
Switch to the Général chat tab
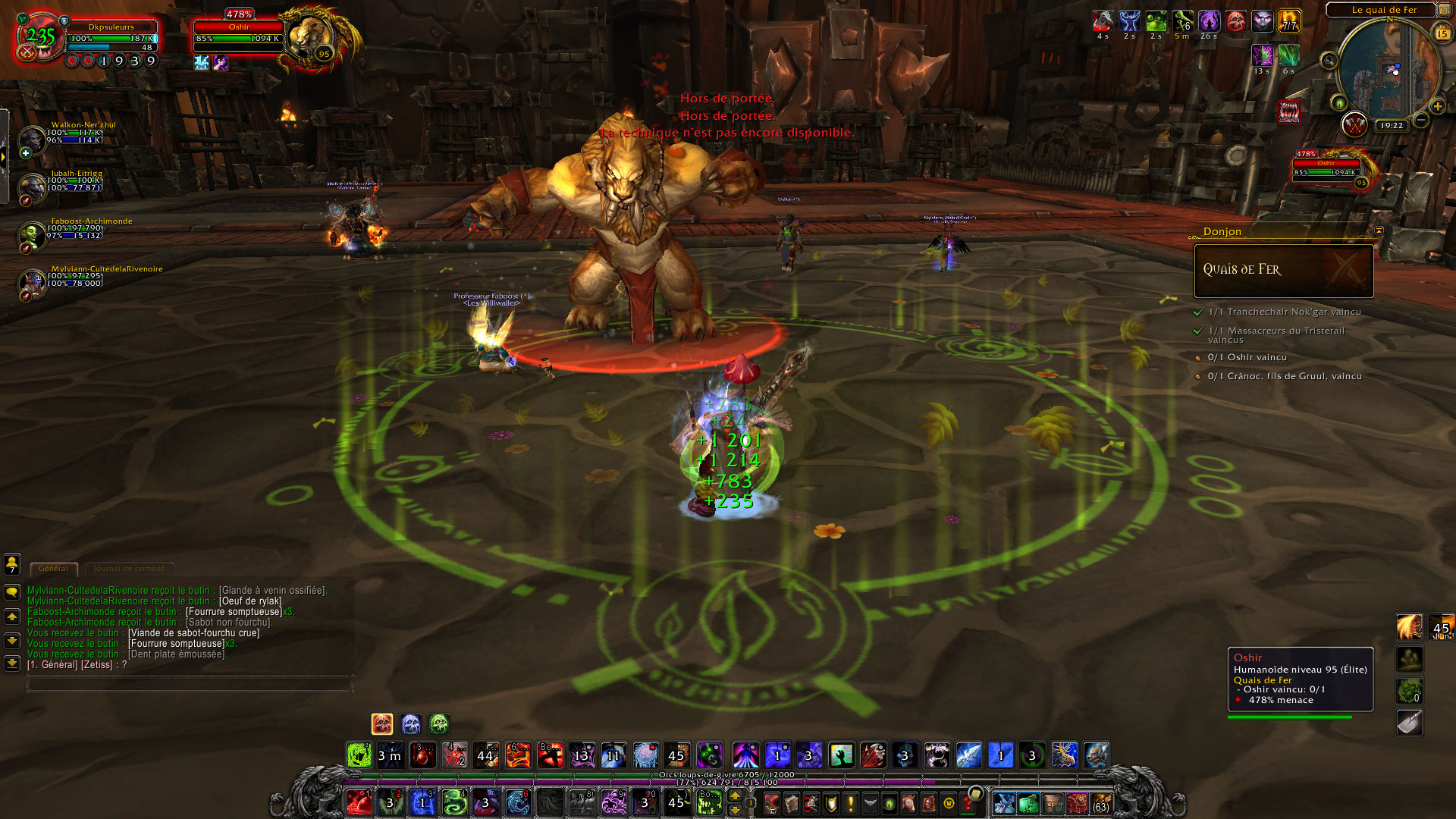coord(53,568)
